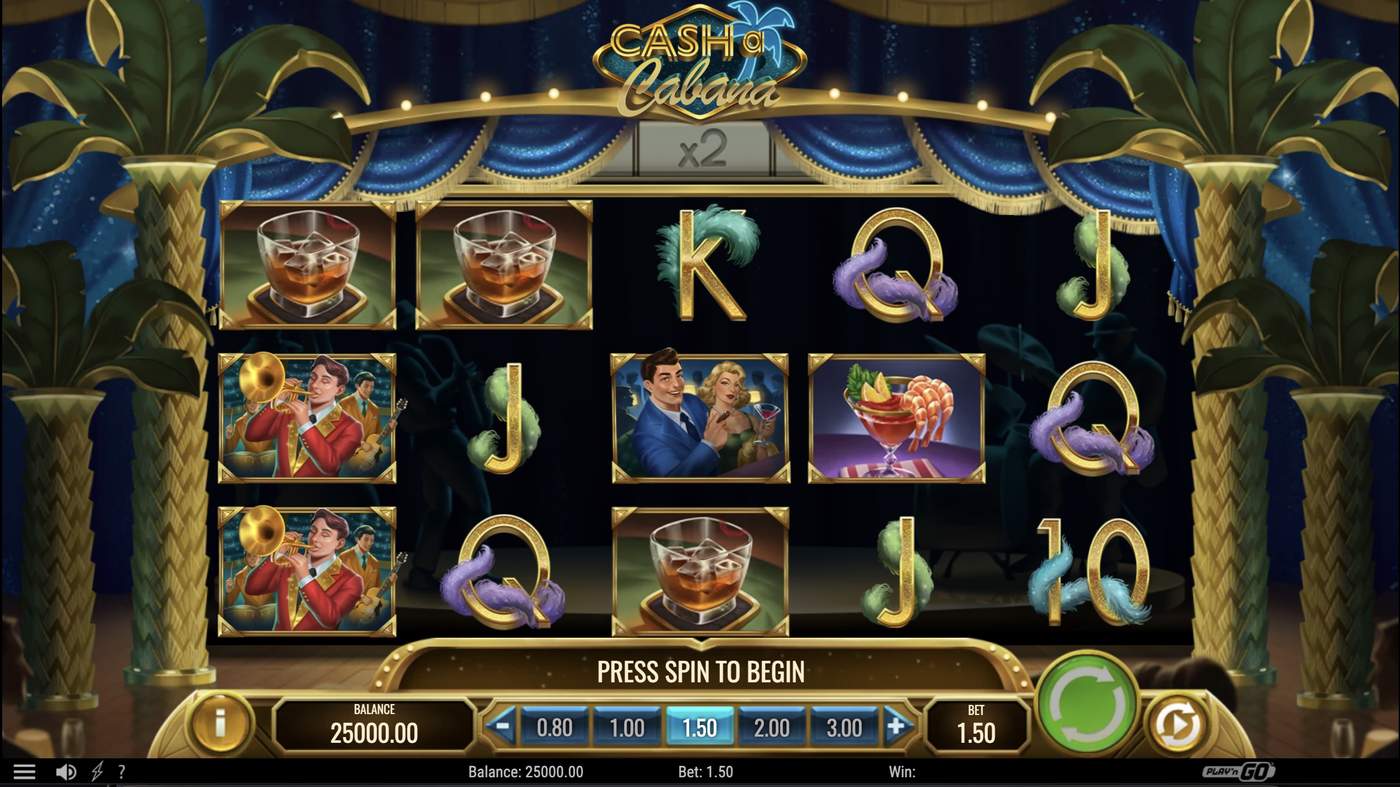
Task: Click the cocktail shrimp symbol on the reels
Action: (897, 416)
